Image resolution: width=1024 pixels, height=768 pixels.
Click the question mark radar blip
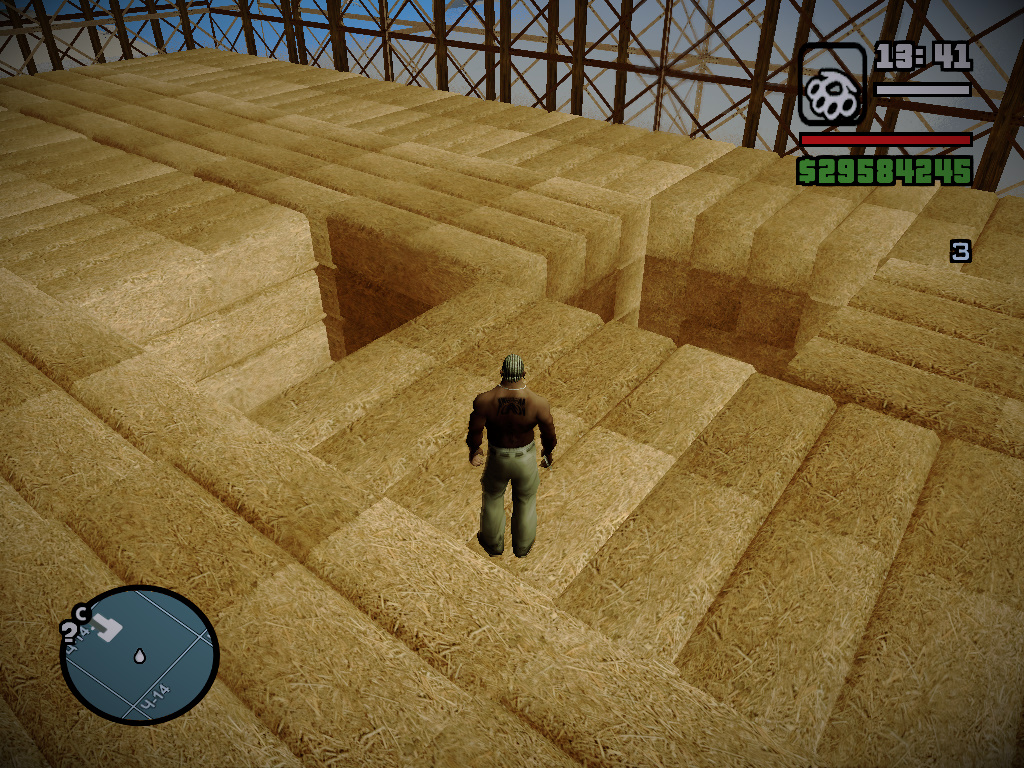click(x=70, y=630)
